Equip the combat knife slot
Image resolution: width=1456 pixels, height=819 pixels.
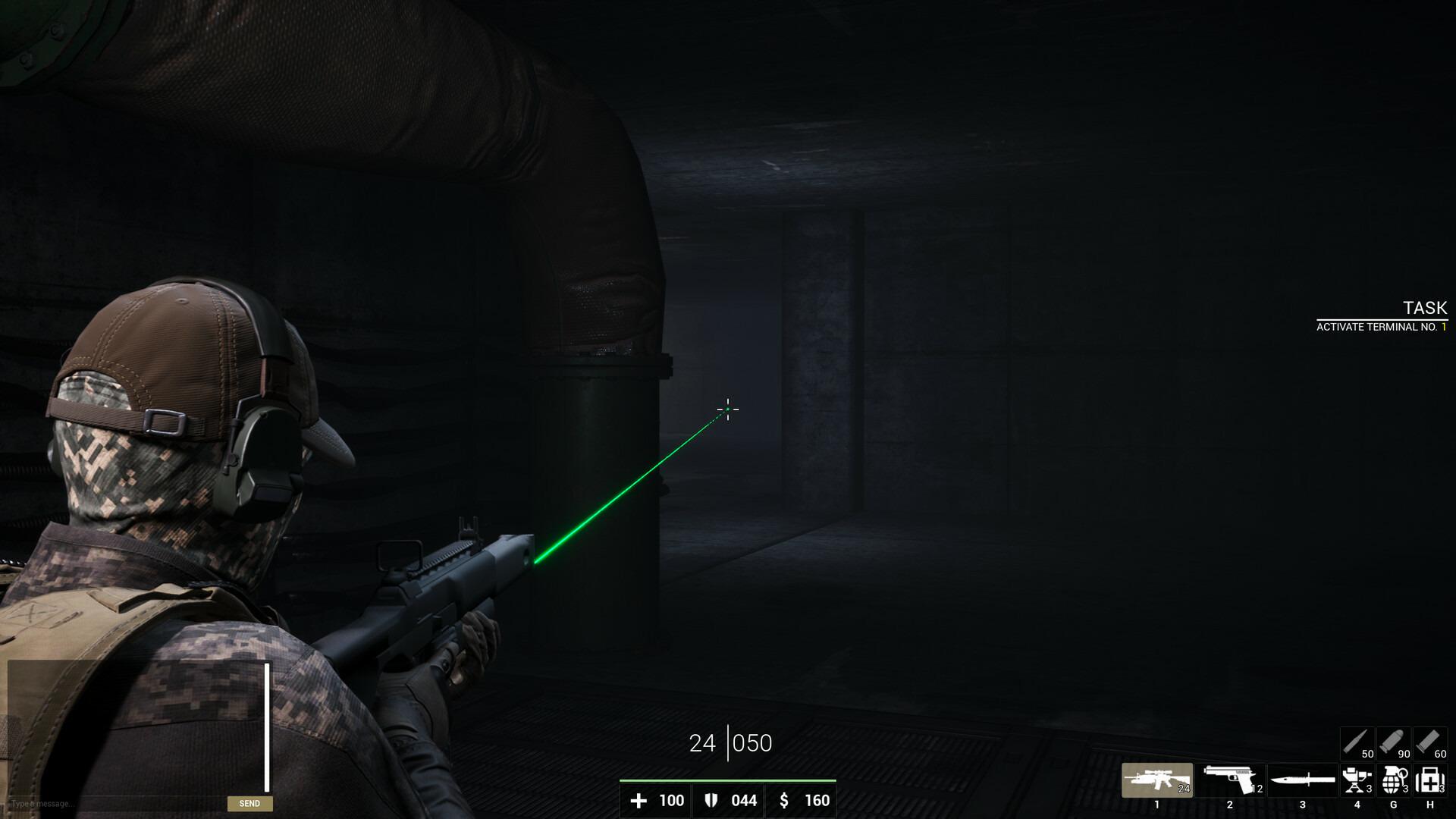click(1302, 780)
